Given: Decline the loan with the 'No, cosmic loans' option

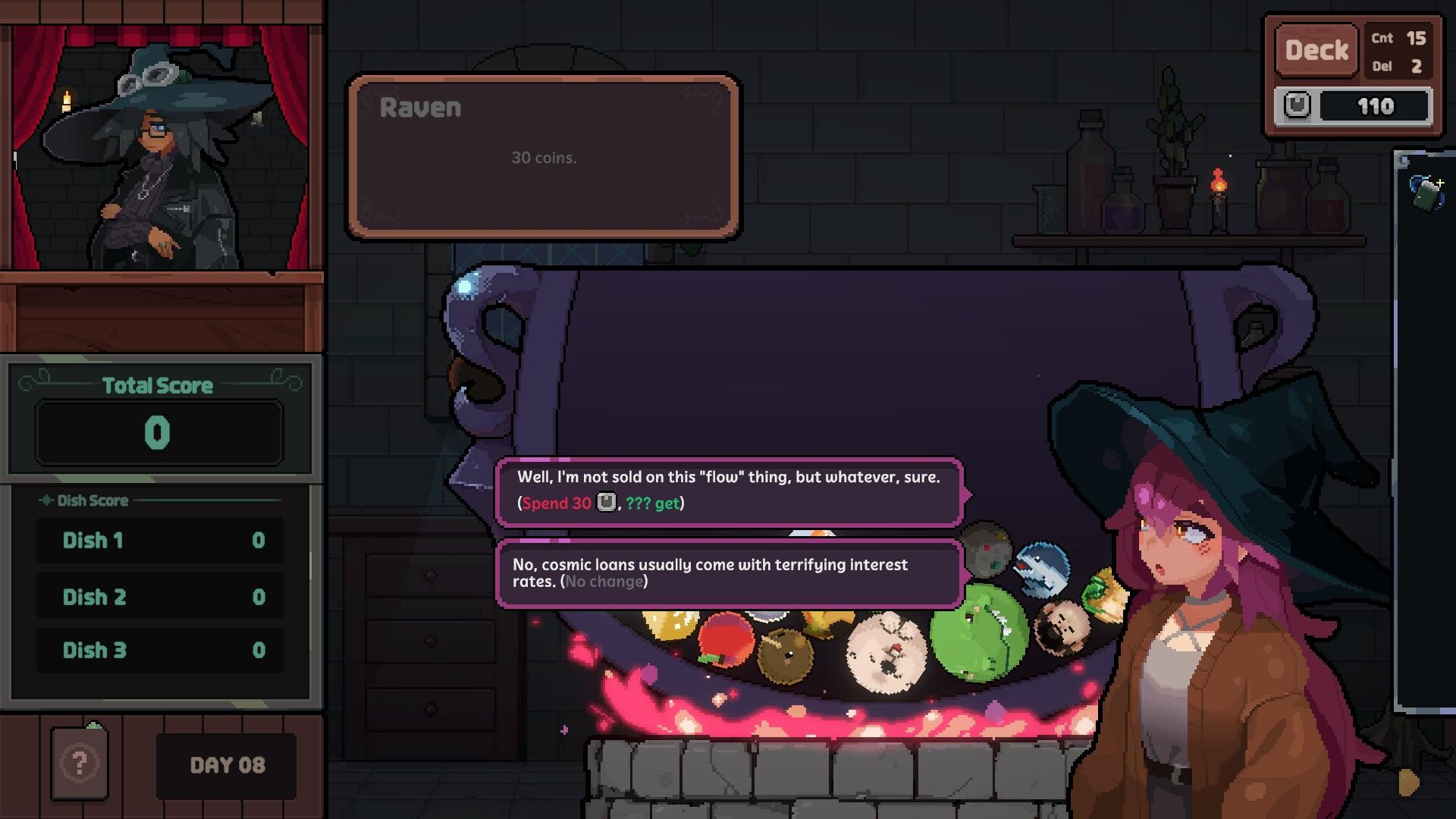Looking at the screenshot, I should pos(728,574).
